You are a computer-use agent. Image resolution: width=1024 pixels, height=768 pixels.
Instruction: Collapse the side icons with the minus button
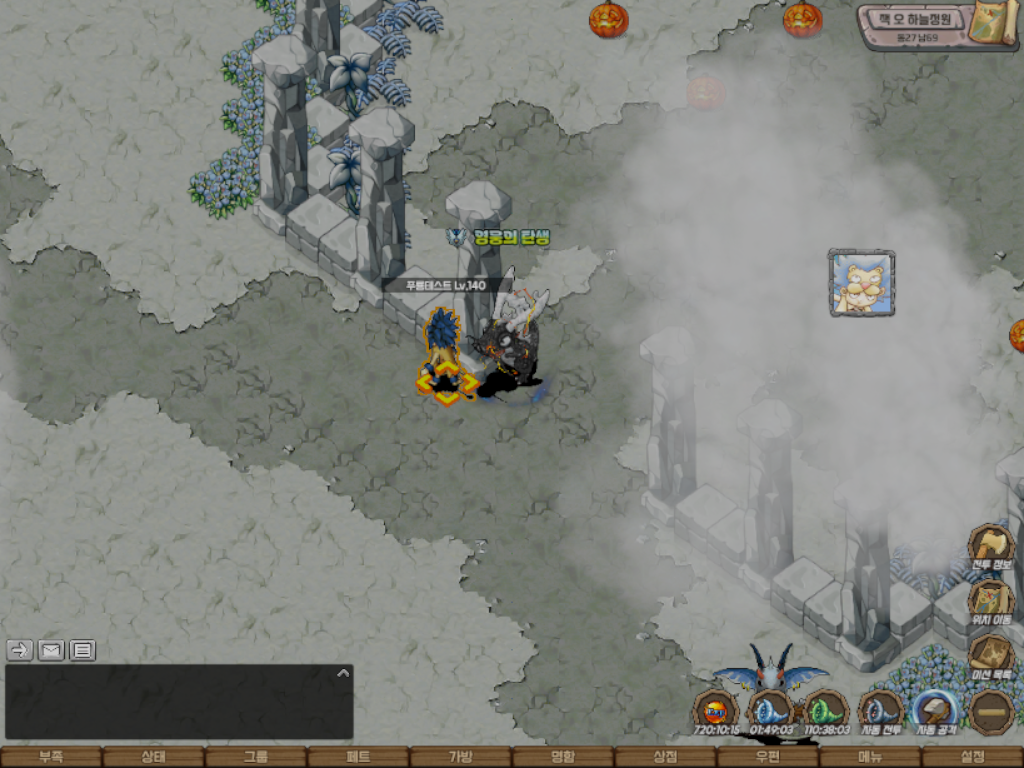click(x=991, y=712)
